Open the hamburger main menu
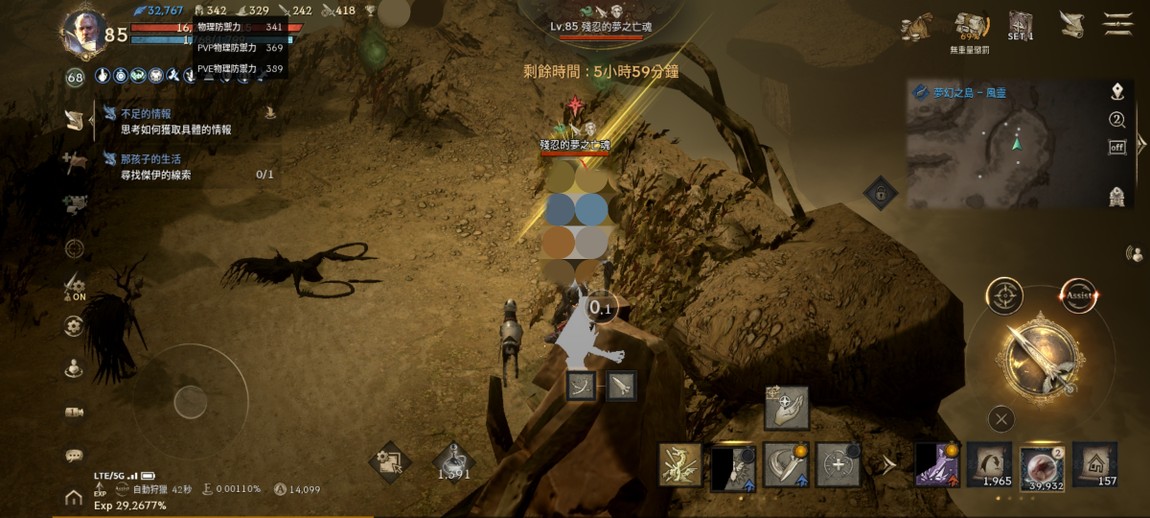1150x518 pixels. [x=1117, y=24]
